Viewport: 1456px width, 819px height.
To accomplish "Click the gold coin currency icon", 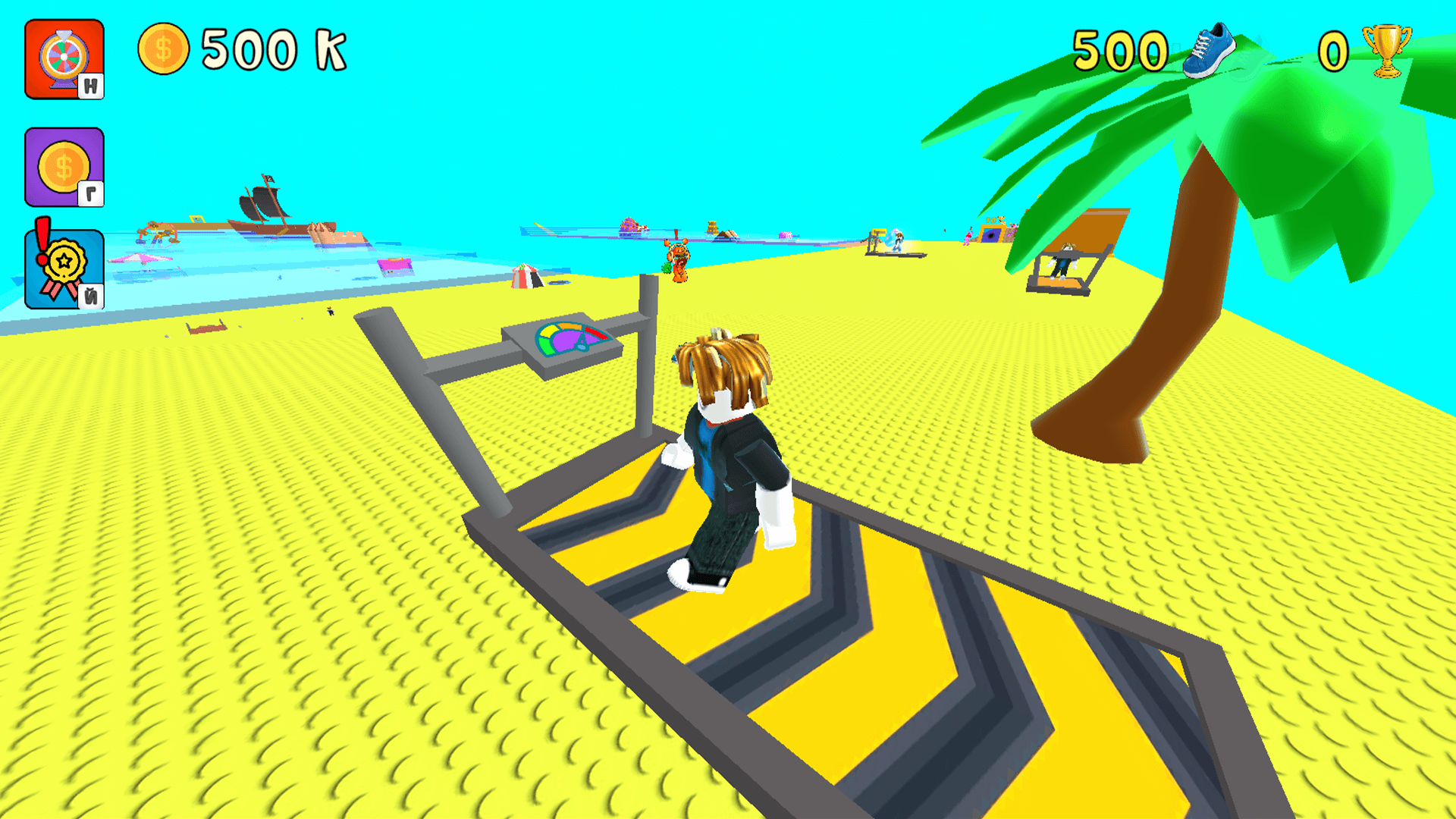I will (x=165, y=48).
